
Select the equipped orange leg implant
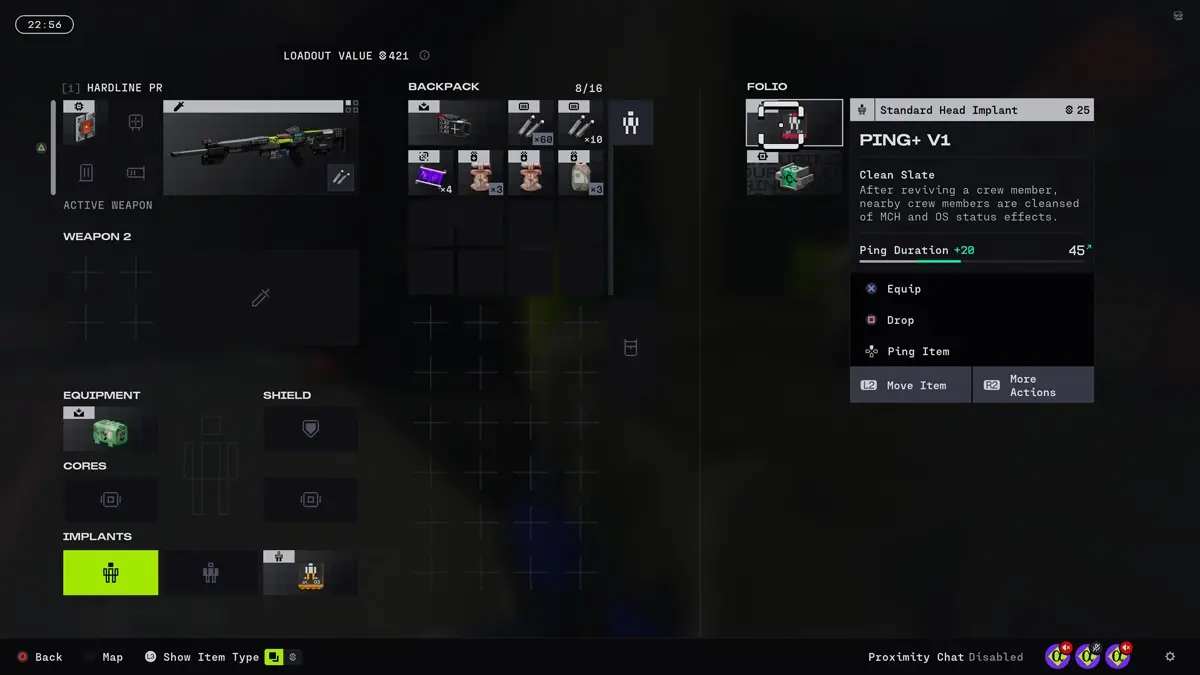pos(310,573)
